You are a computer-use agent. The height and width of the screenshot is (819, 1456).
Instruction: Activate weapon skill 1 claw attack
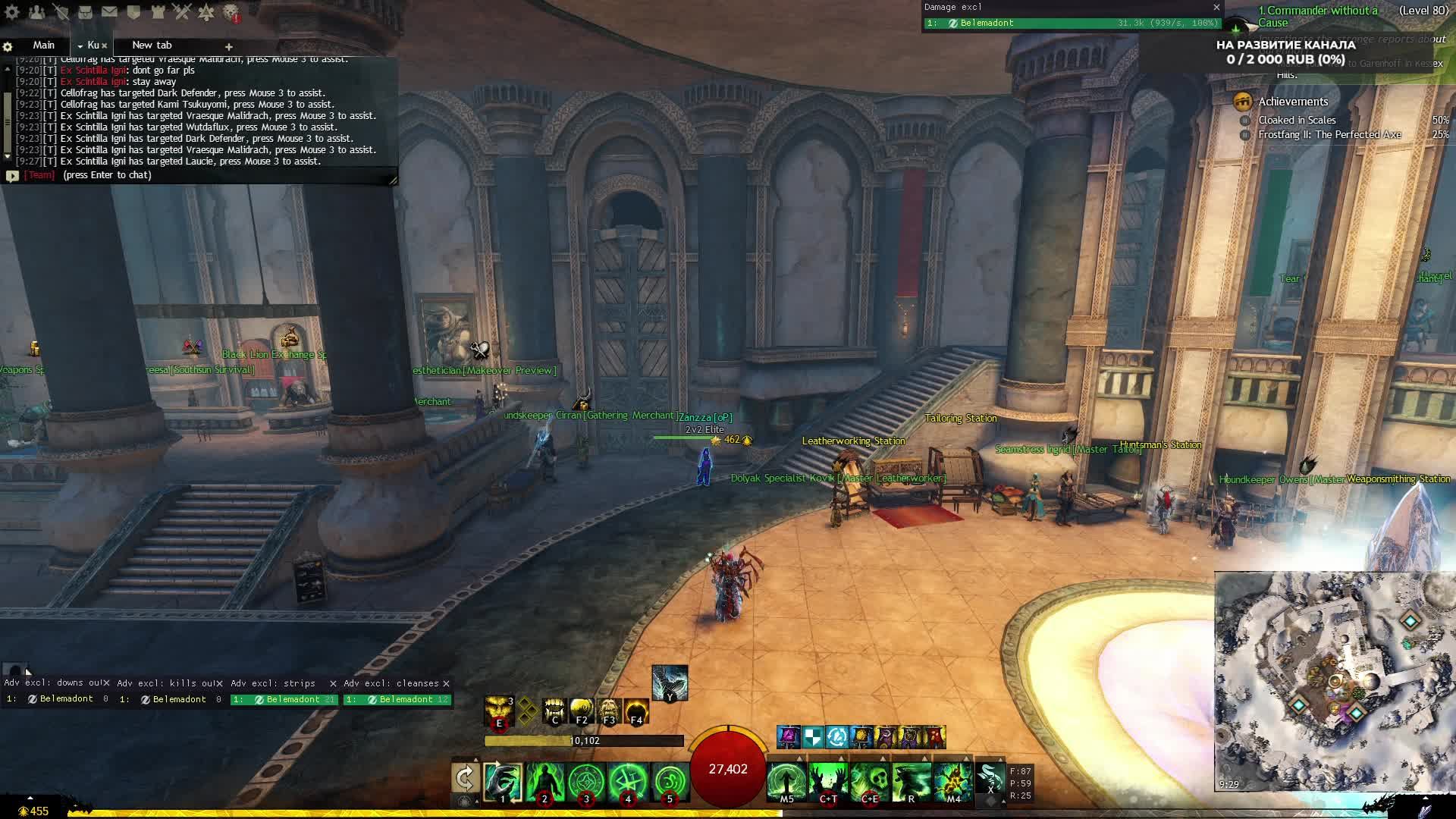coord(503,782)
